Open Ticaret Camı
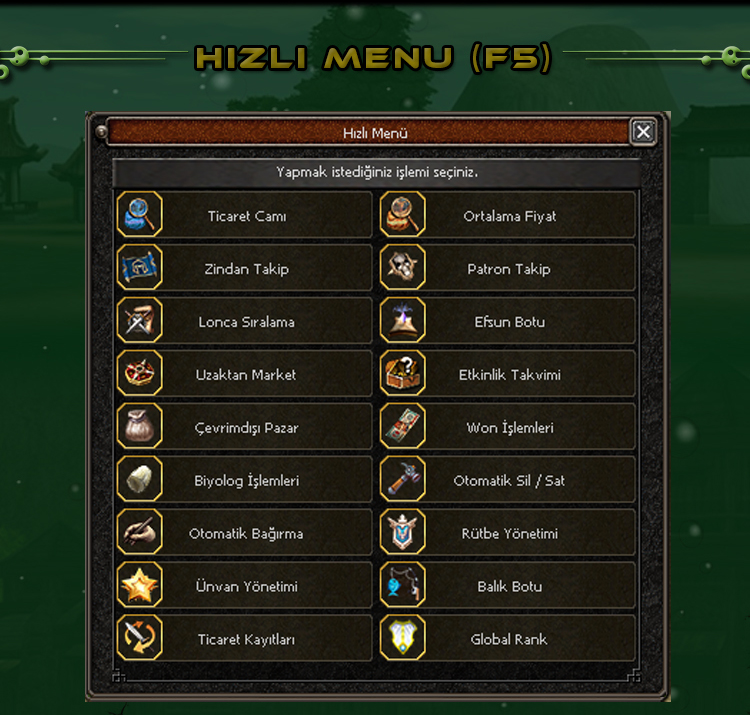The height and width of the screenshot is (715, 750). click(246, 216)
